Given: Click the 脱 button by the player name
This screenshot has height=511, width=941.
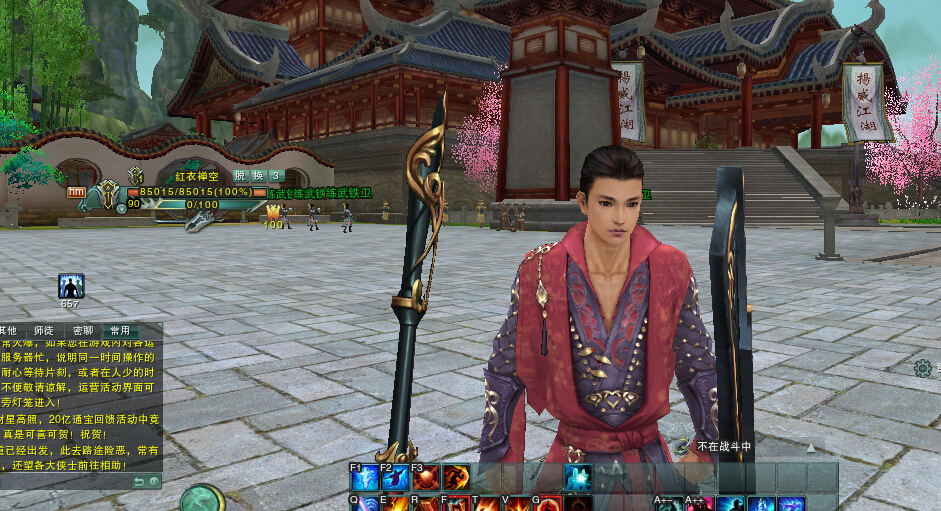Looking at the screenshot, I should [239, 176].
